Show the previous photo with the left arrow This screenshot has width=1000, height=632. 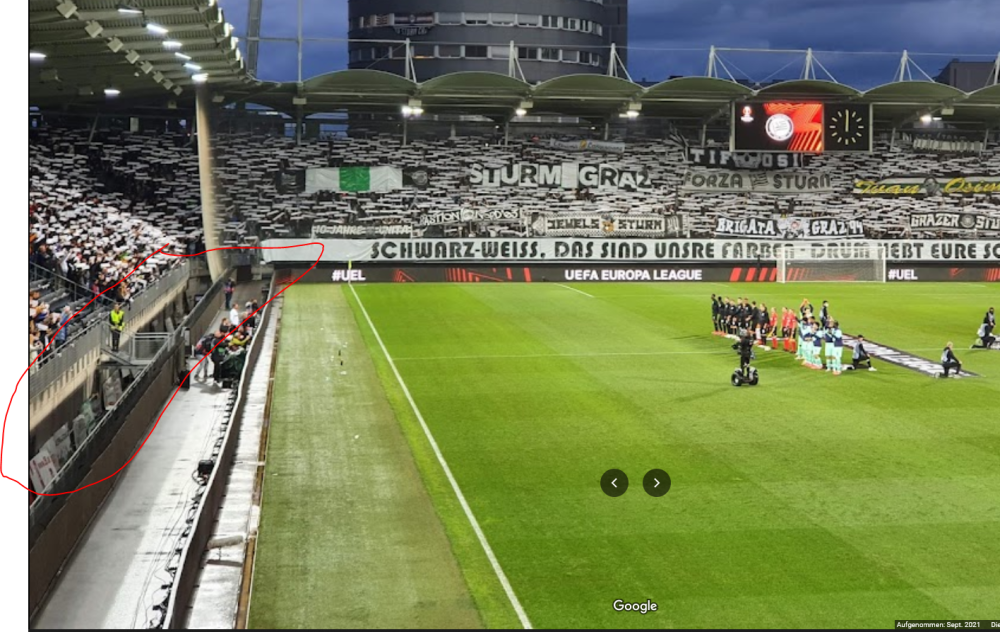click(x=614, y=483)
